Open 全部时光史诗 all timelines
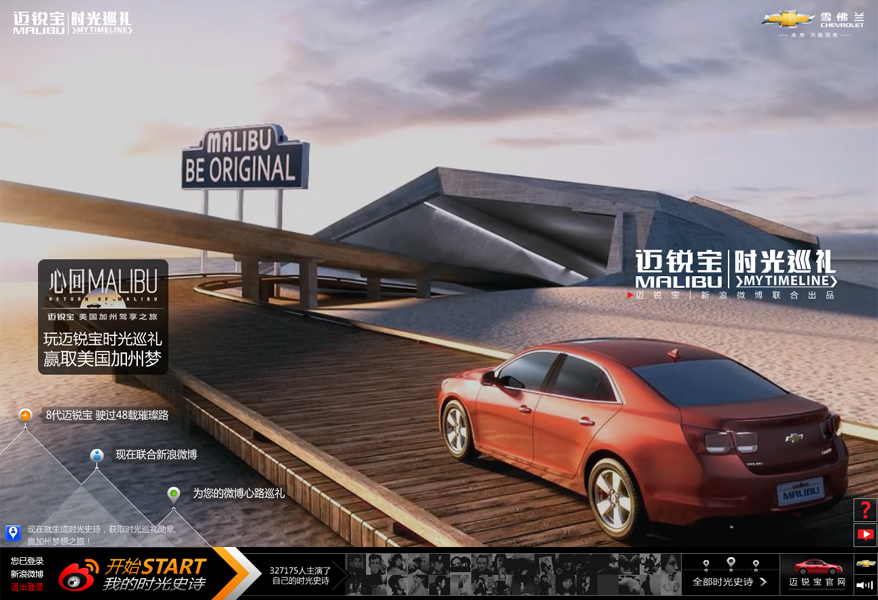The height and width of the screenshot is (600, 878). click(x=729, y=581)
